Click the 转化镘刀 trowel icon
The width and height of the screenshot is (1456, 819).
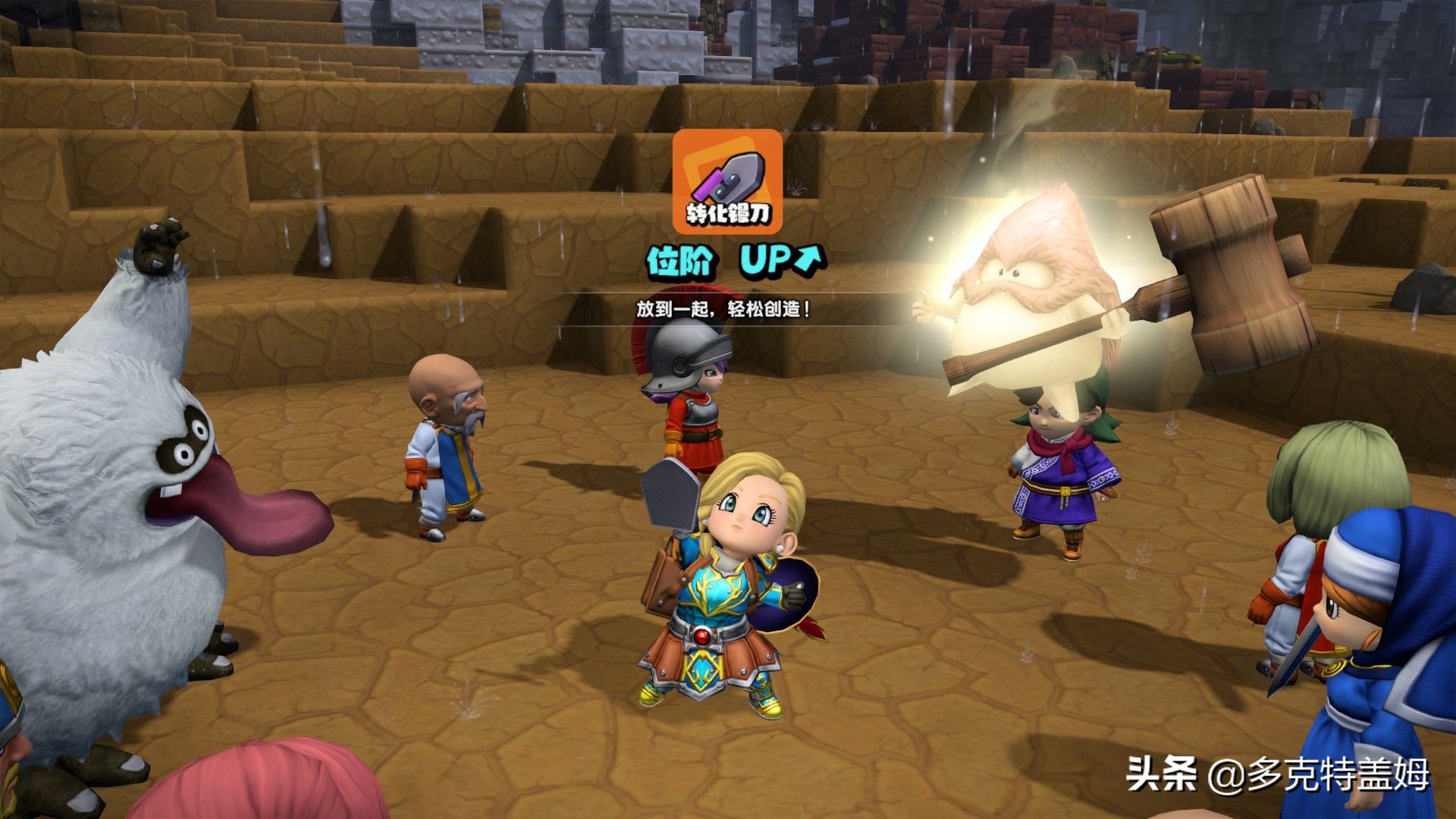[727, 181]
